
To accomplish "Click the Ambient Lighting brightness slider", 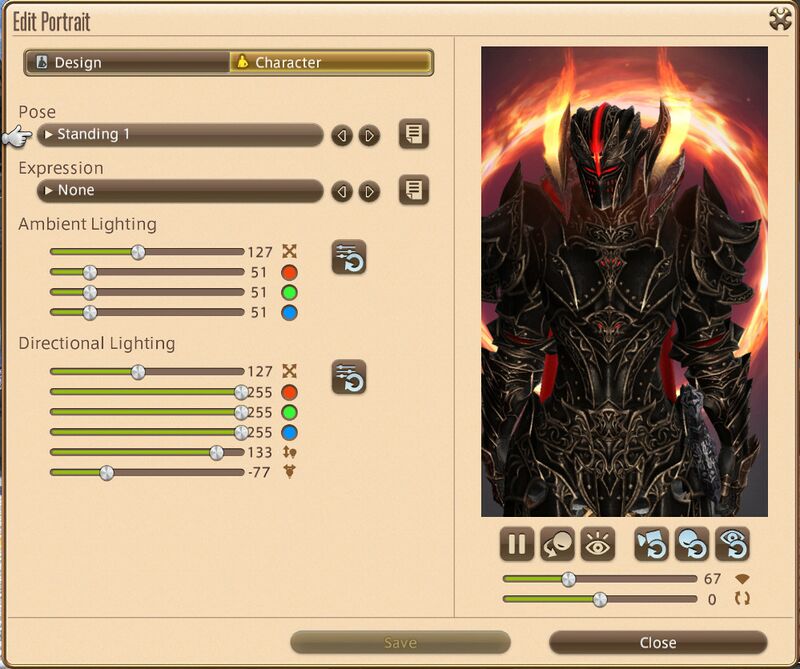I will [x=138, y=252].
